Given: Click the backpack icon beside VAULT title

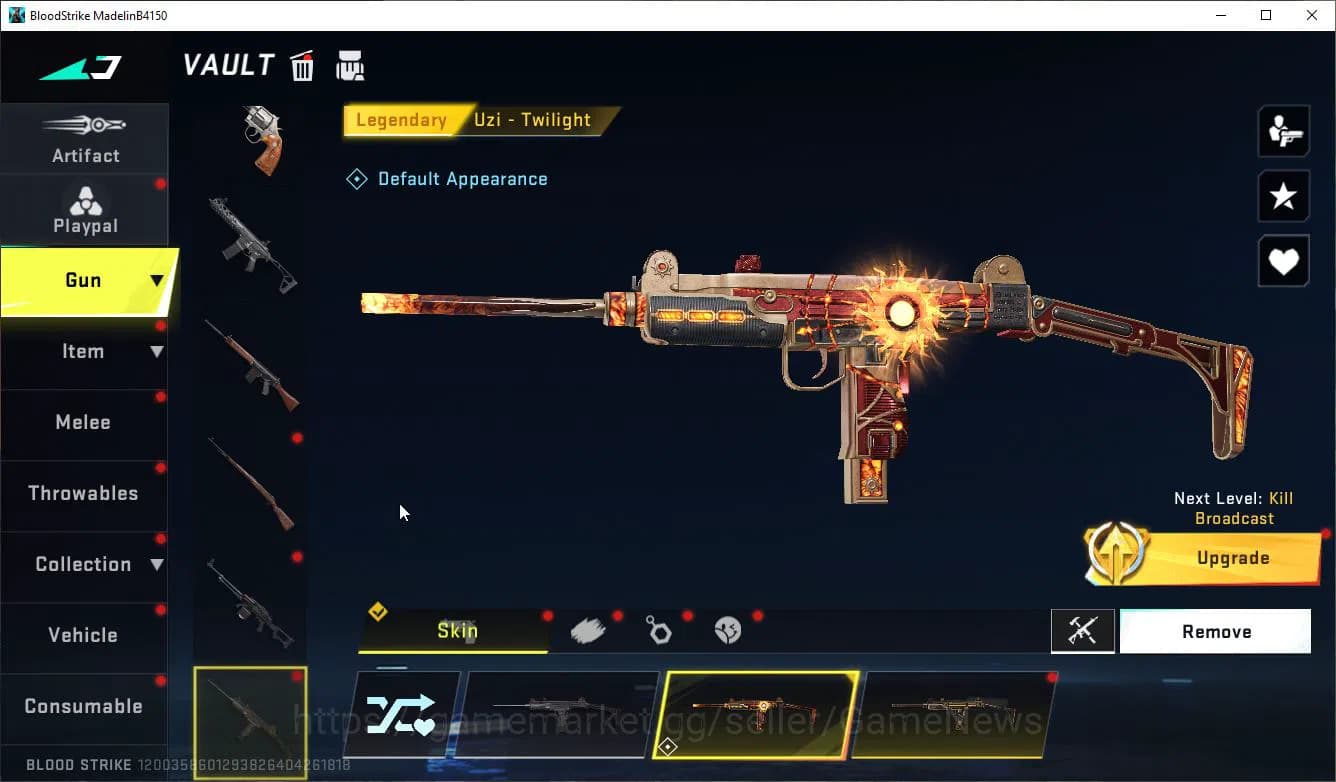Looking at the screenshot, I should 350,64.
